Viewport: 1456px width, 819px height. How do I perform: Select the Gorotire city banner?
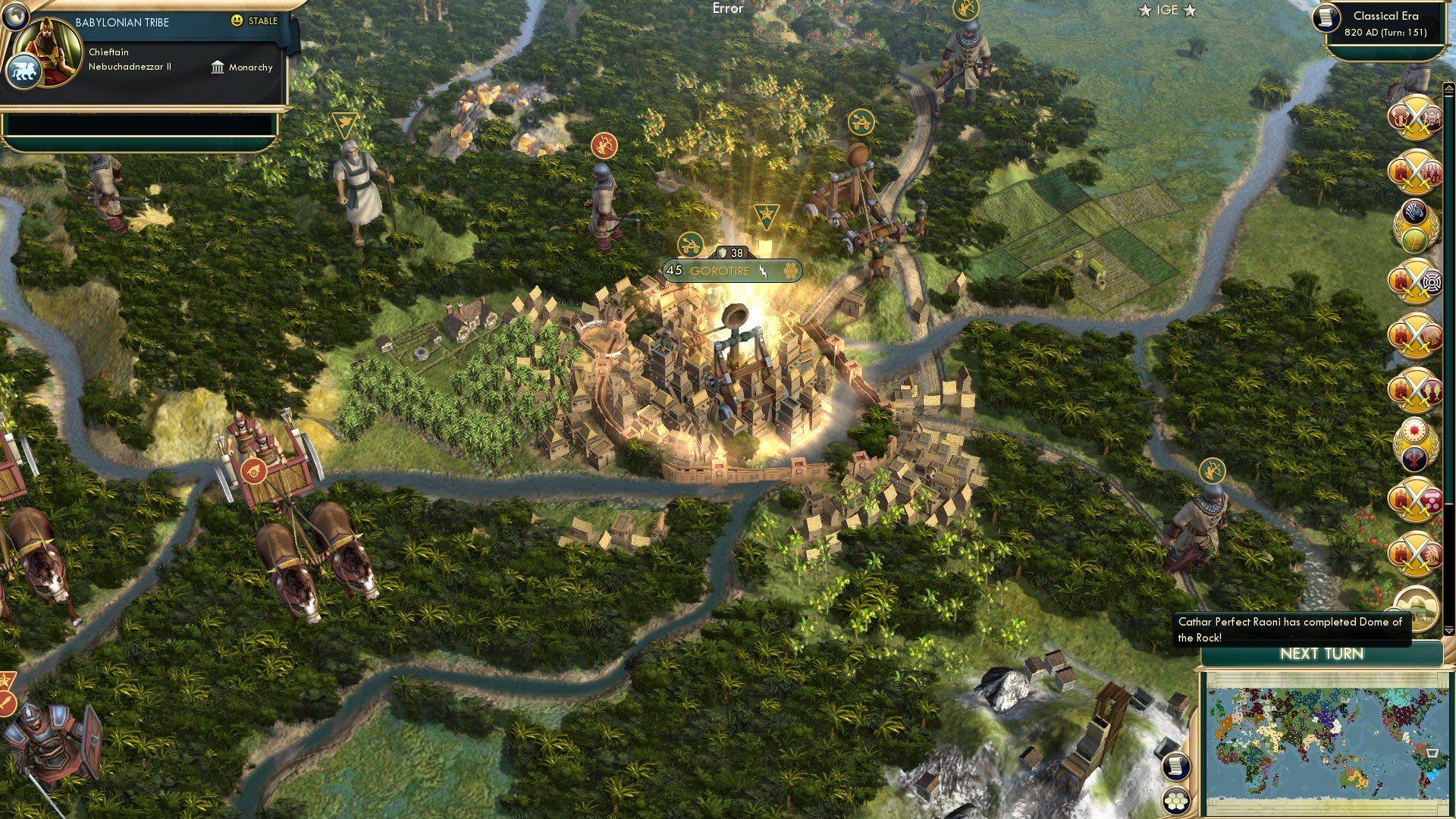(x=720, y=271)
